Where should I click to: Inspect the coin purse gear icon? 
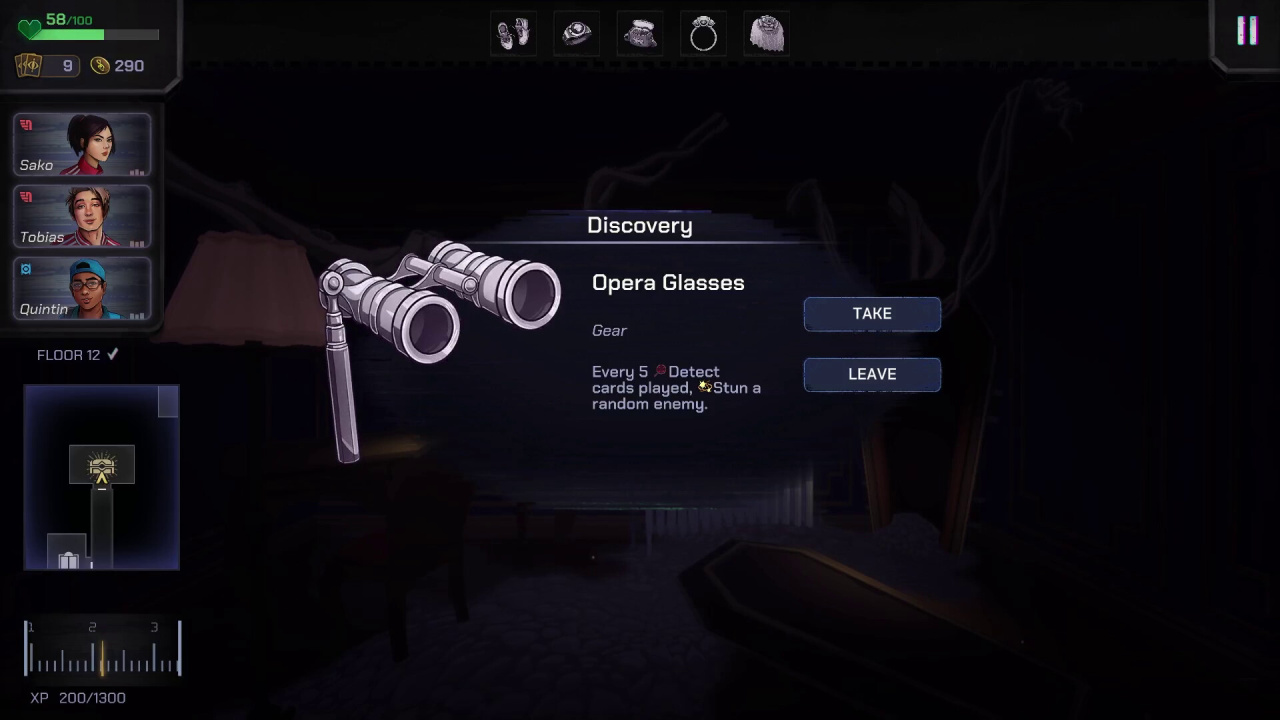640,34
